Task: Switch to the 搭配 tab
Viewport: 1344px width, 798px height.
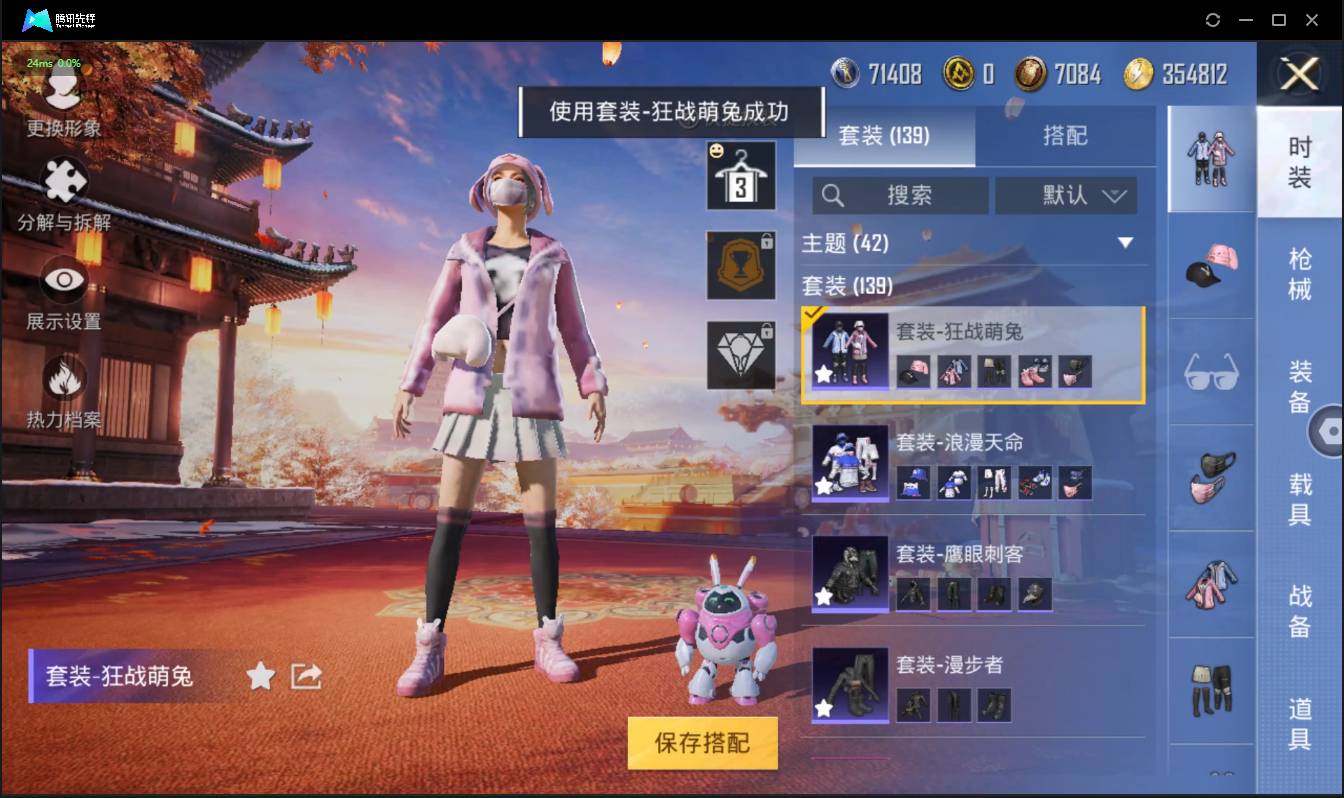Action: 1063,136
